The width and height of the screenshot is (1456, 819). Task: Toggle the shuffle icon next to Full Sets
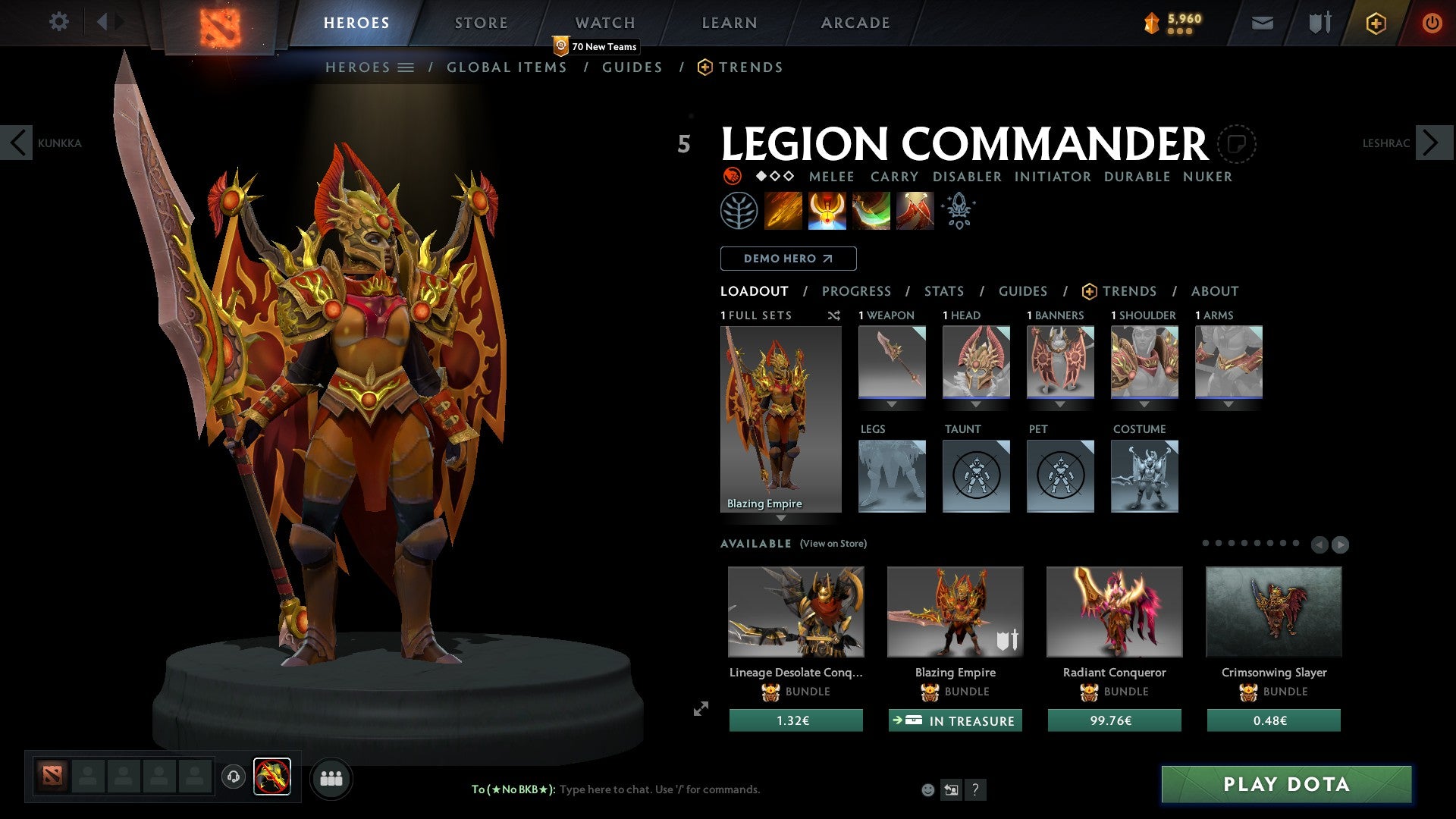834,316
